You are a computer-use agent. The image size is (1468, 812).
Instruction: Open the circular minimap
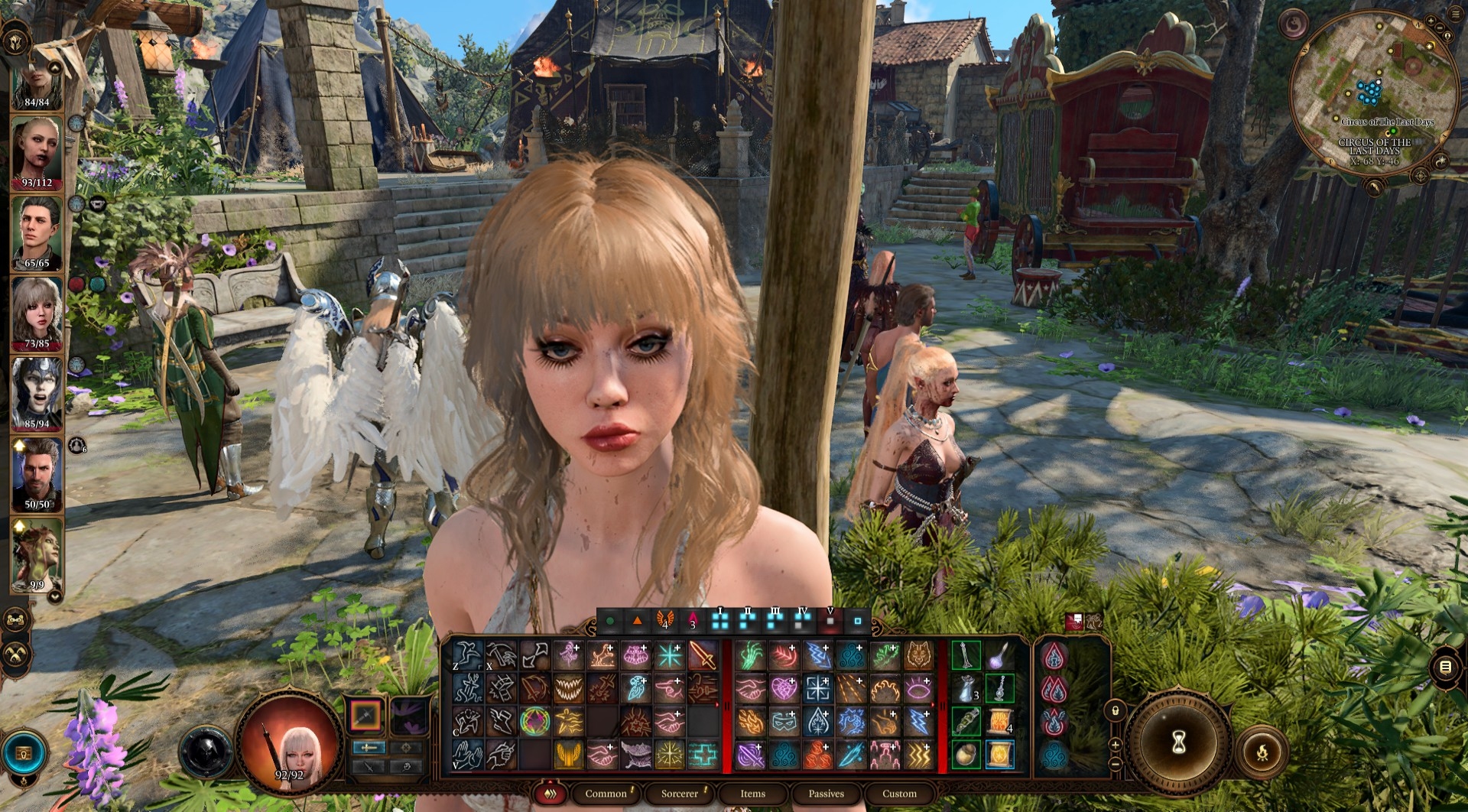1372,92
